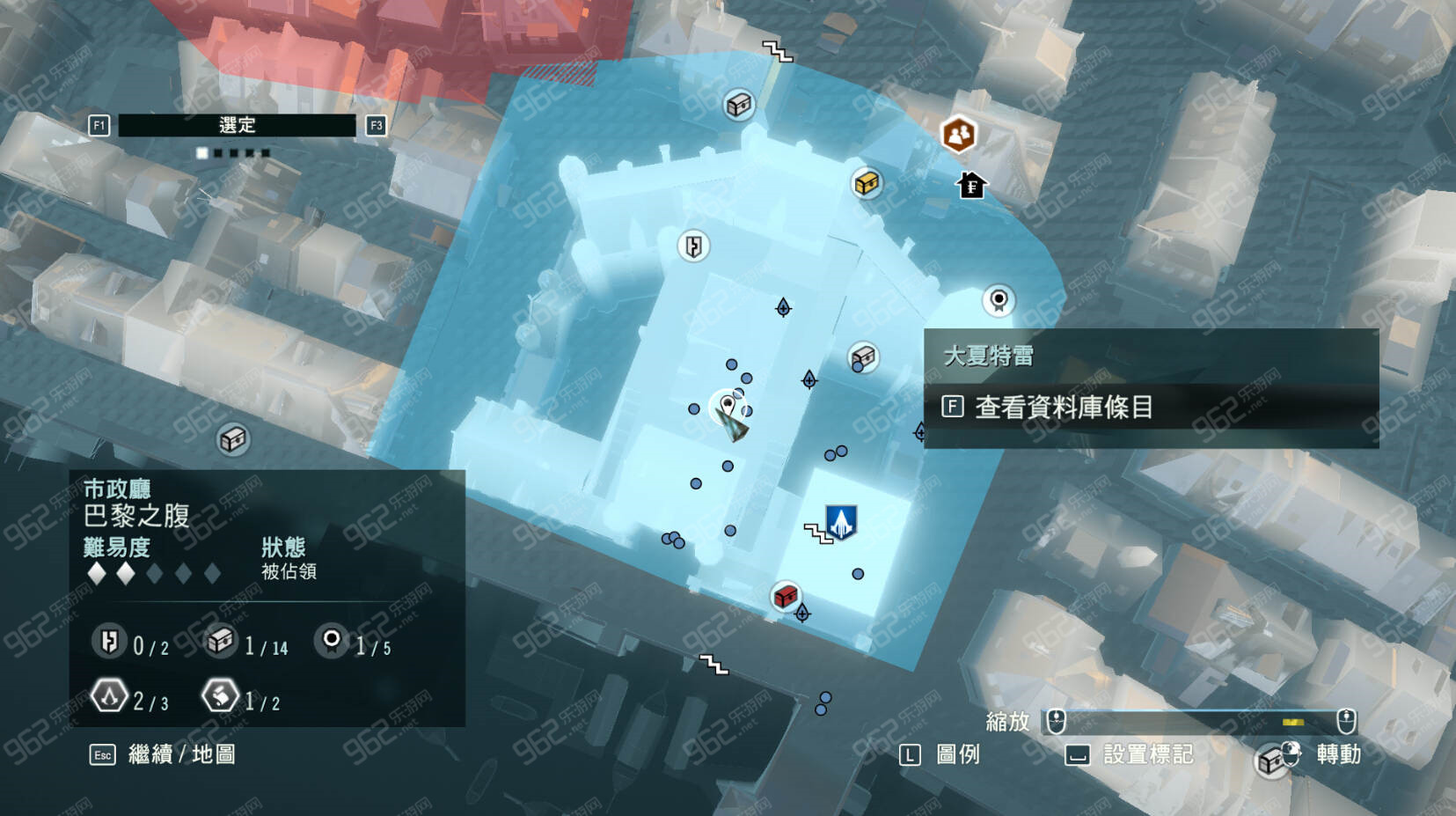
Task: Click the brown co-op mission marker
Action: tap(959, 135)
